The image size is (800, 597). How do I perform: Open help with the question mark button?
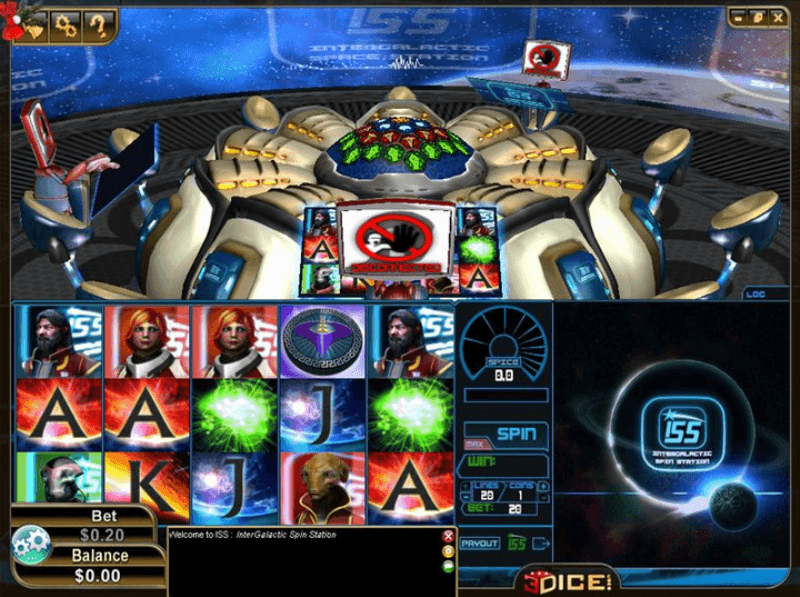coord(98,24)
